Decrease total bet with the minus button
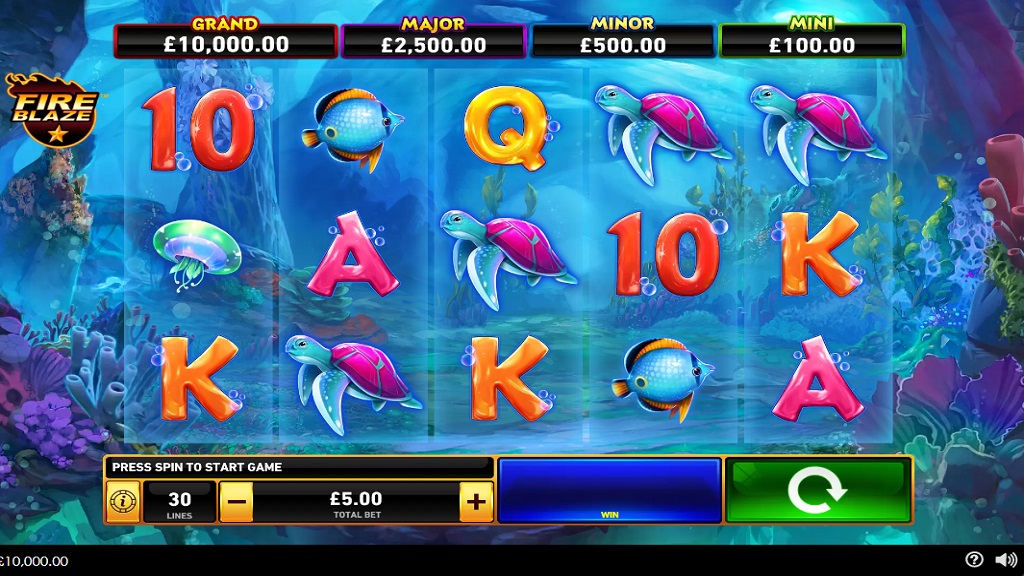 (x=236, y=501)
